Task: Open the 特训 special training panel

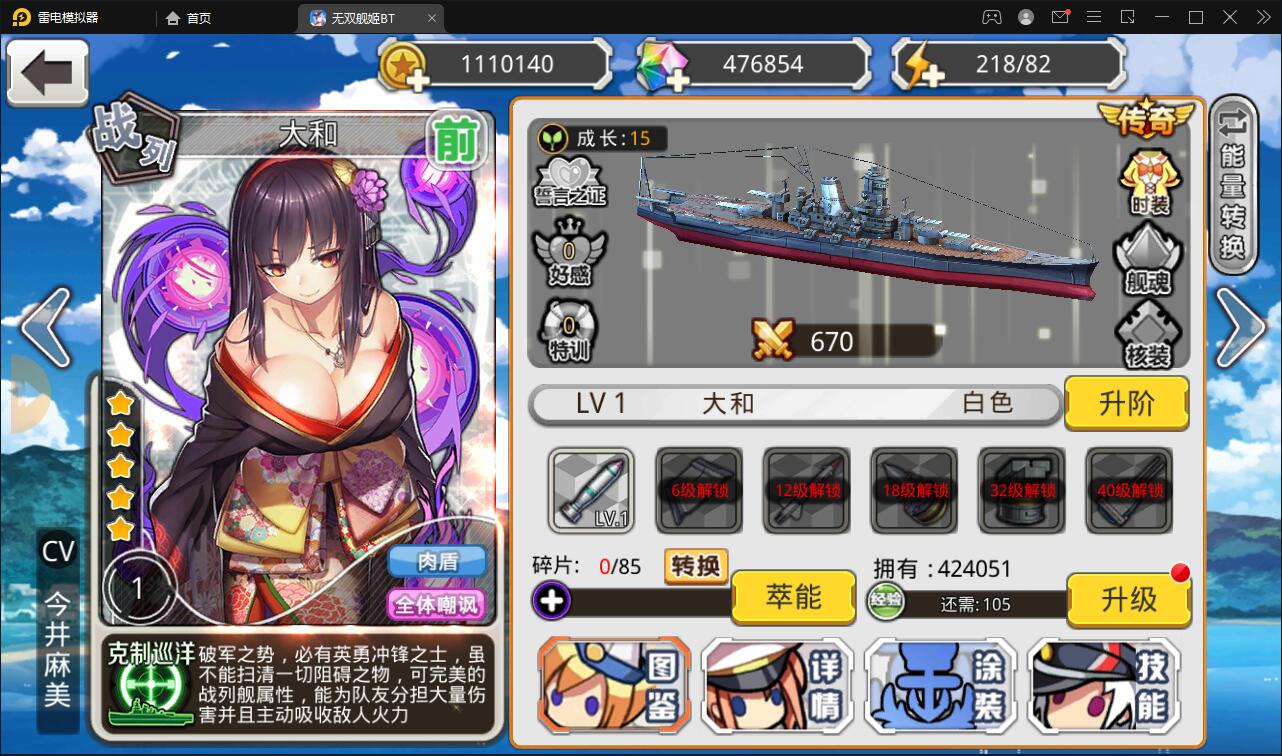Action: point(569,330)
